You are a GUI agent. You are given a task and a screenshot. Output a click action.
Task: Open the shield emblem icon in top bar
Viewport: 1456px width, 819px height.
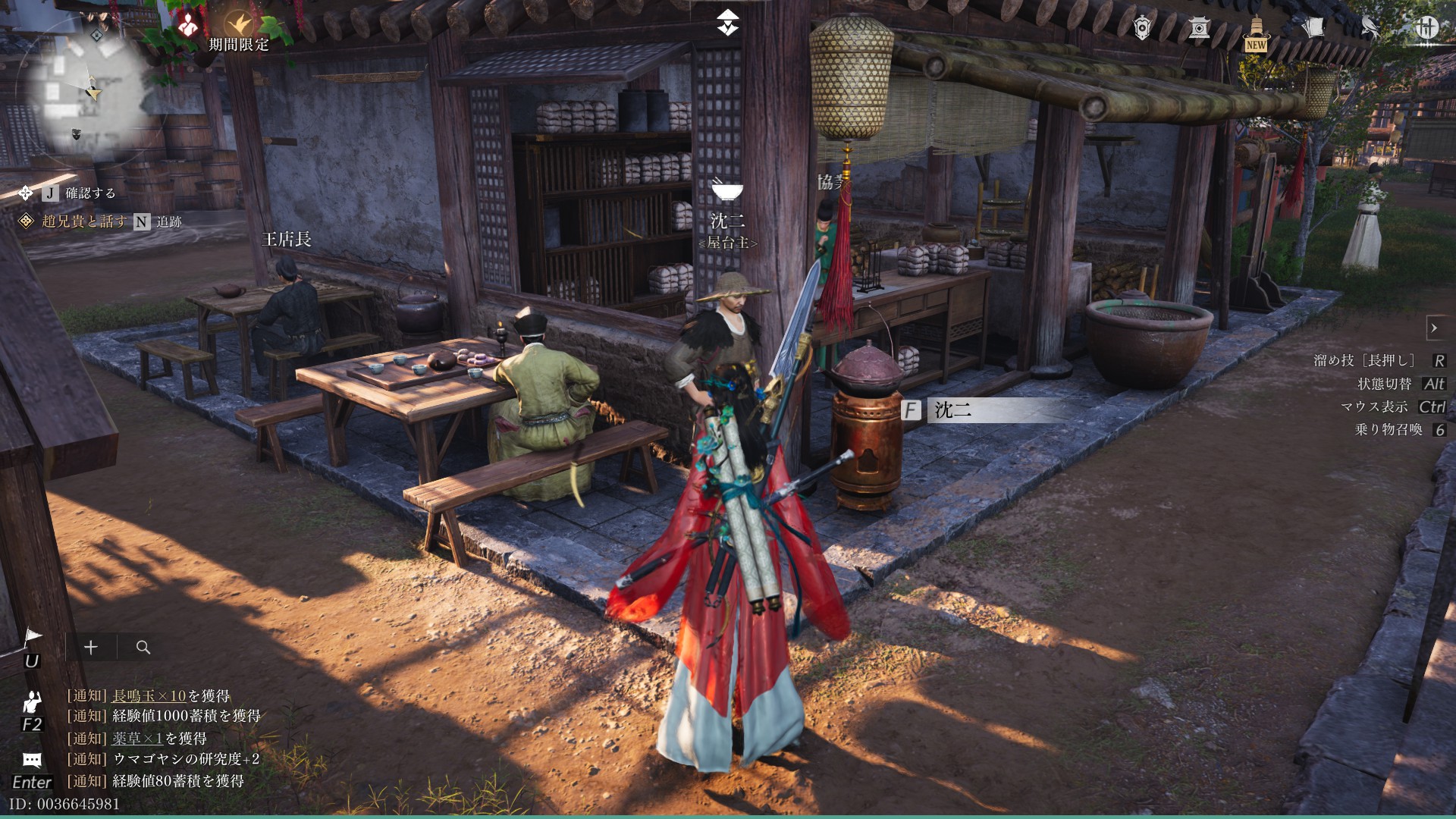click(x=1142, y=28)
